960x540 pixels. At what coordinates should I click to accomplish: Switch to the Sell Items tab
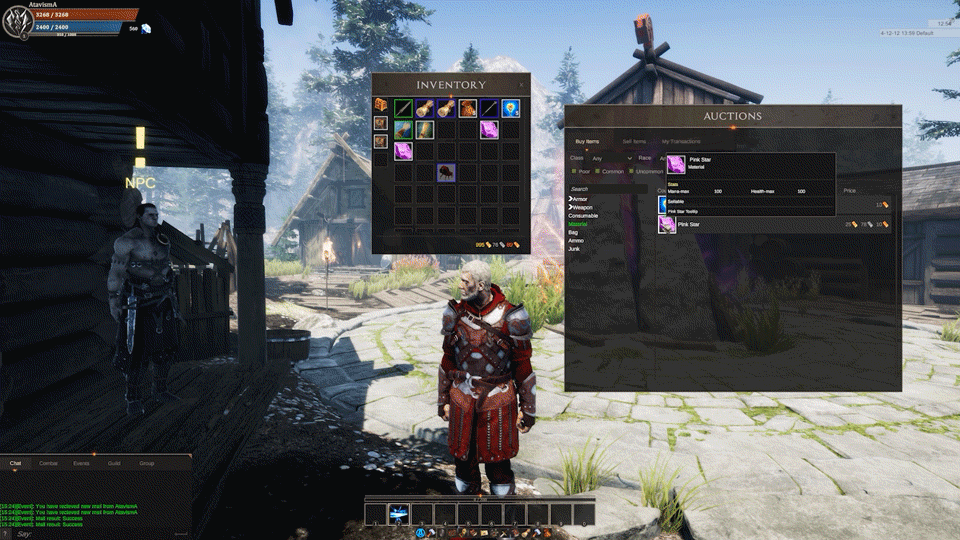click(x=633, y=142)
